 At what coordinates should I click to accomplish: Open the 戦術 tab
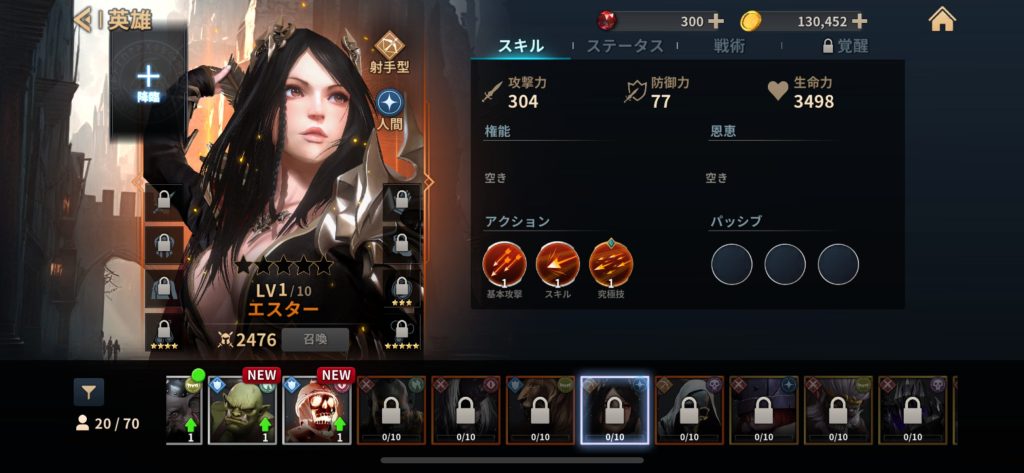point(729,46)
